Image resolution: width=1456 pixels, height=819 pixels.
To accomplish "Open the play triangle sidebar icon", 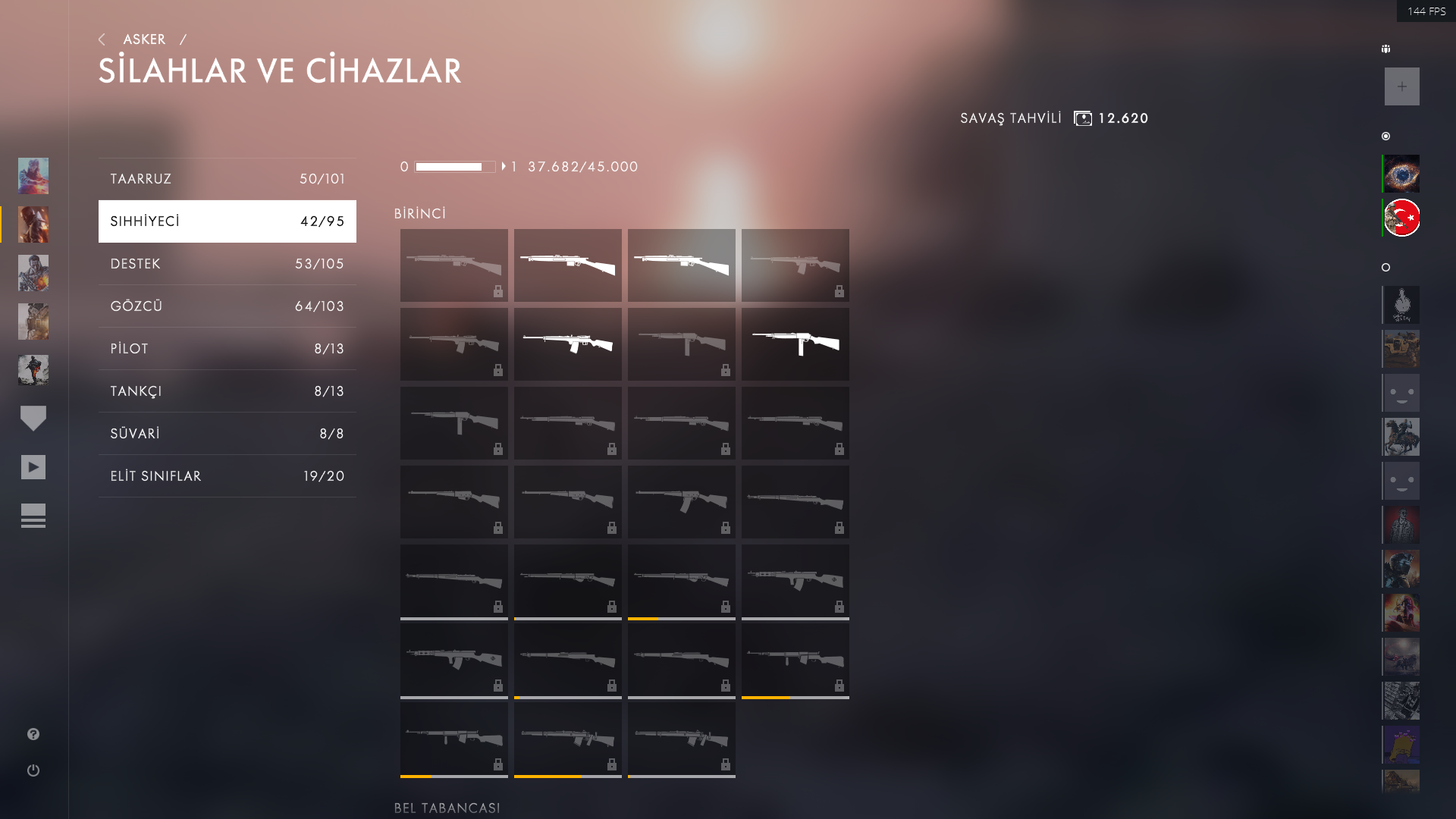I will click(33, 467).
